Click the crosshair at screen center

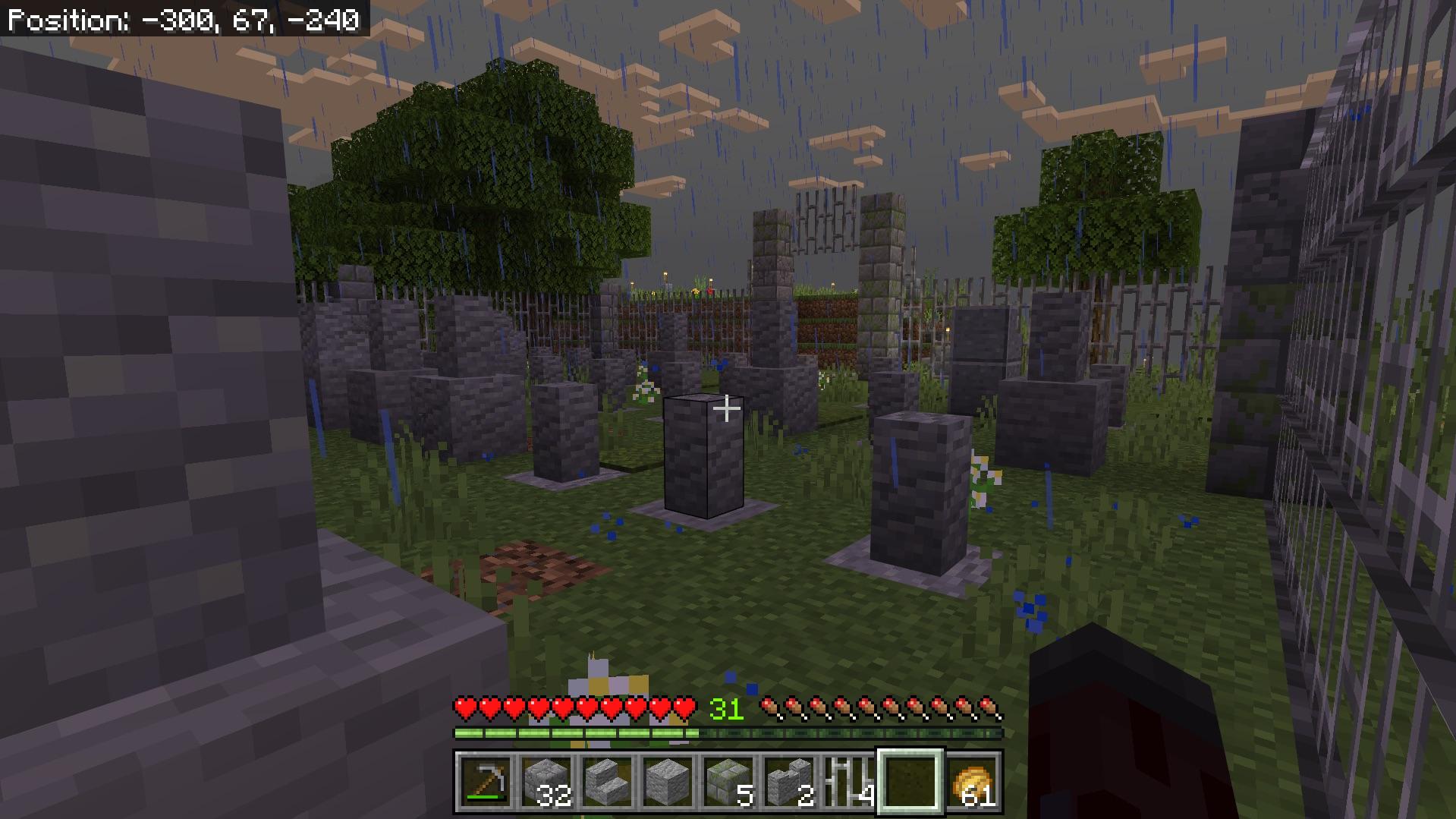[x=728, y=410]
